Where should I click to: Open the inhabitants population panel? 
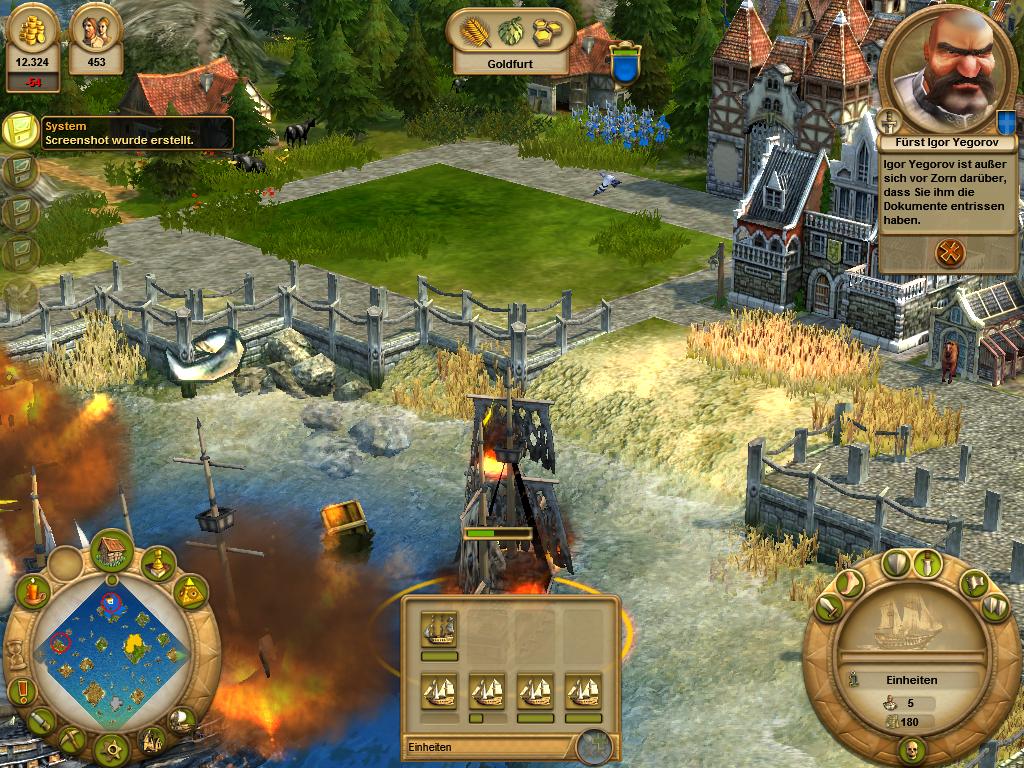(96, 40)
